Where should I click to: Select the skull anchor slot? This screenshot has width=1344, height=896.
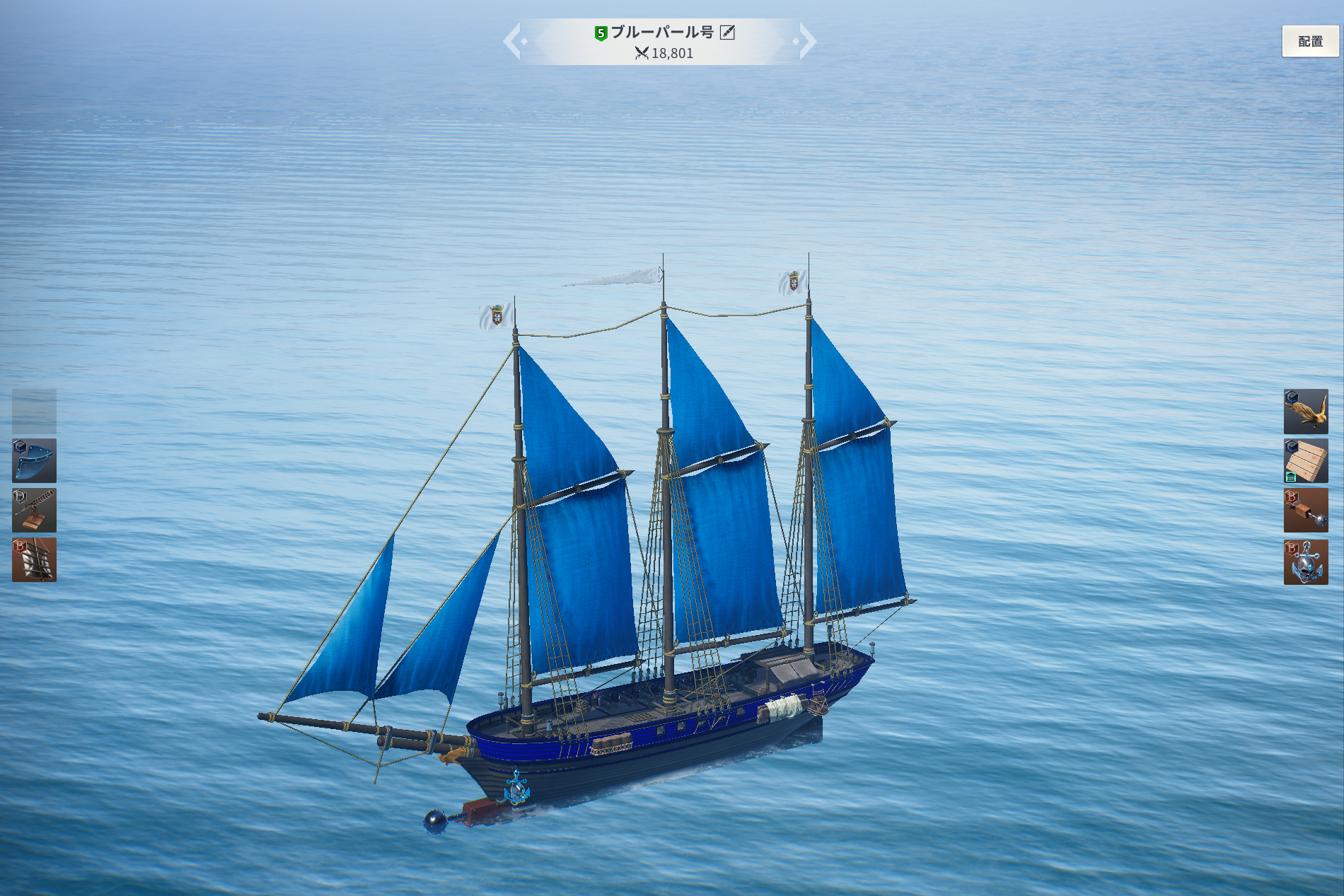(x=1306, y=562)
